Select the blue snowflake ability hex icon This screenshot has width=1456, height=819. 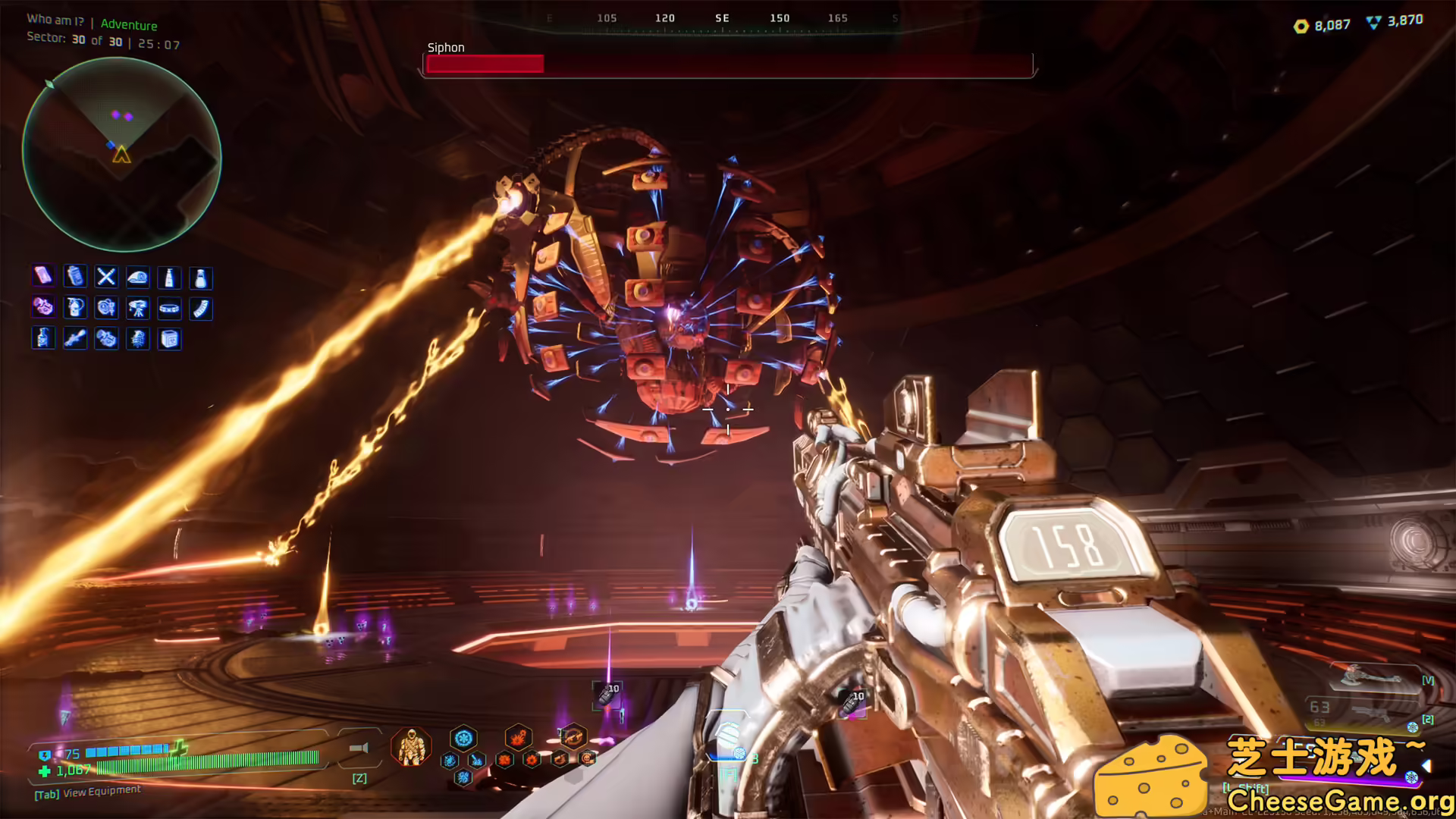[463, 738]
